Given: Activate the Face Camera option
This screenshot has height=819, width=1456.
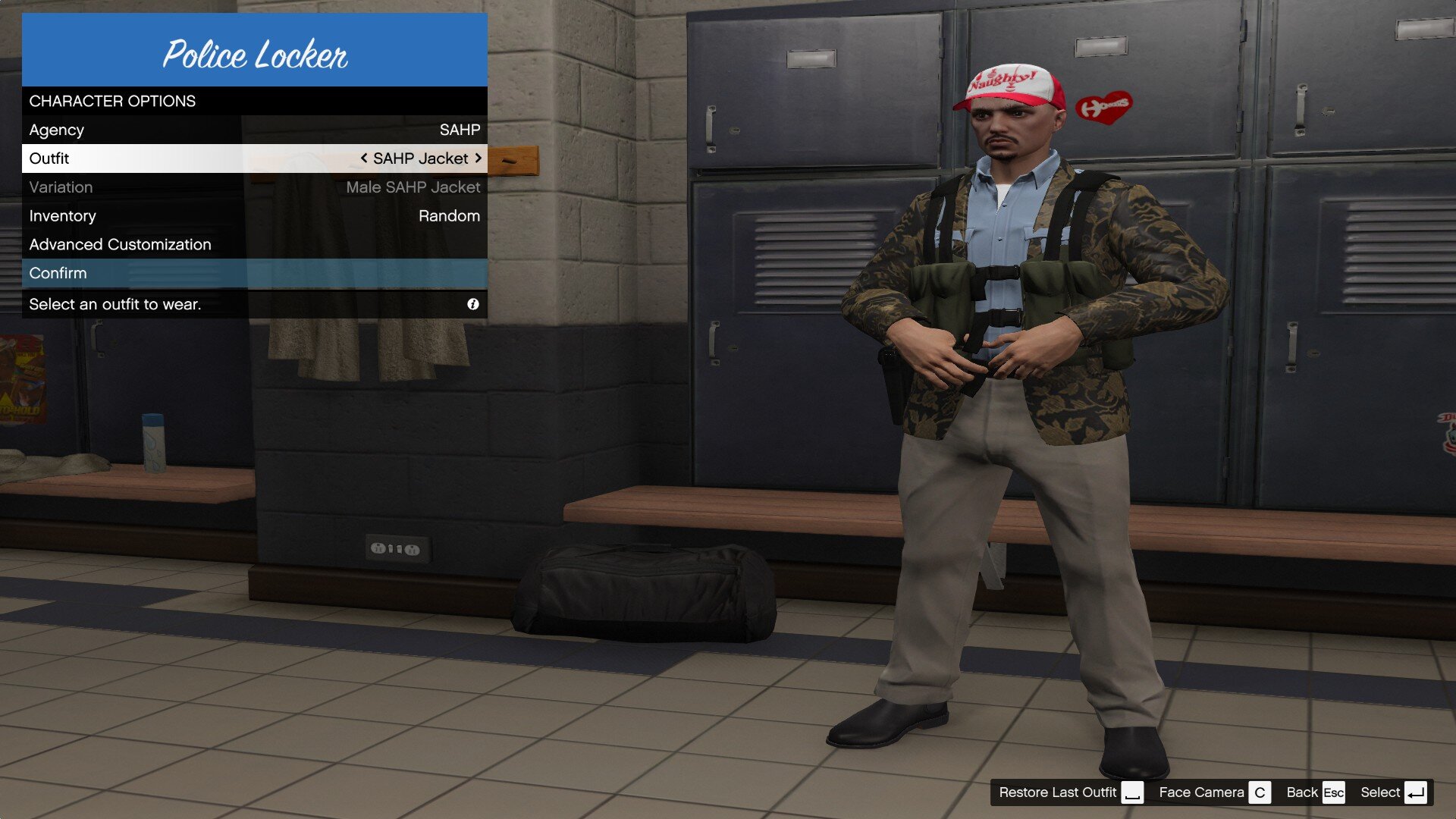Looking at the screenshot, I should [1213, 792].
